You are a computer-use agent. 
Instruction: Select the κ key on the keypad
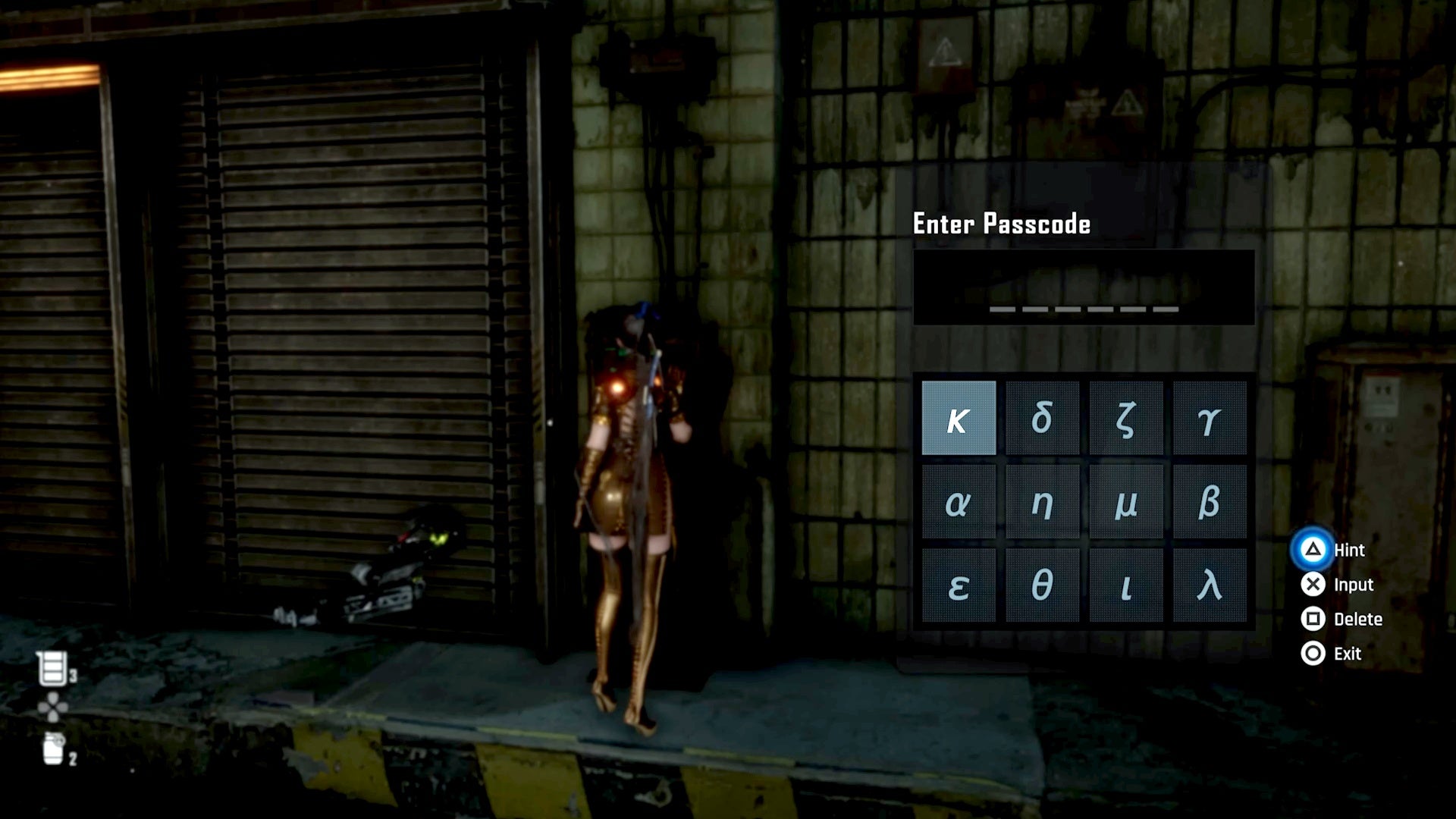tap(958, 418)
